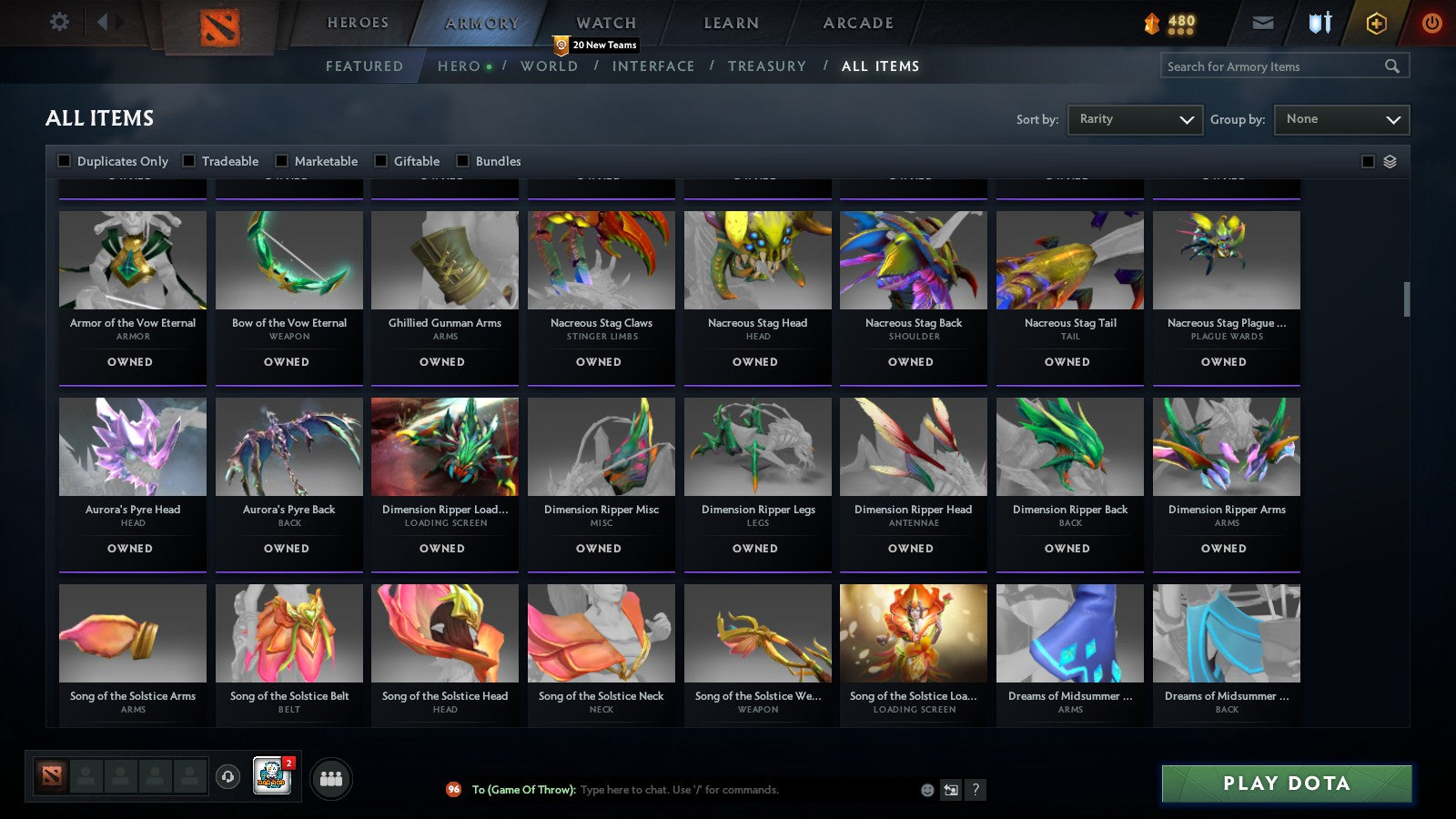1456x819 pixels.
Task: Click the PLAY DOTA button
Action: tap(1285, 783)
